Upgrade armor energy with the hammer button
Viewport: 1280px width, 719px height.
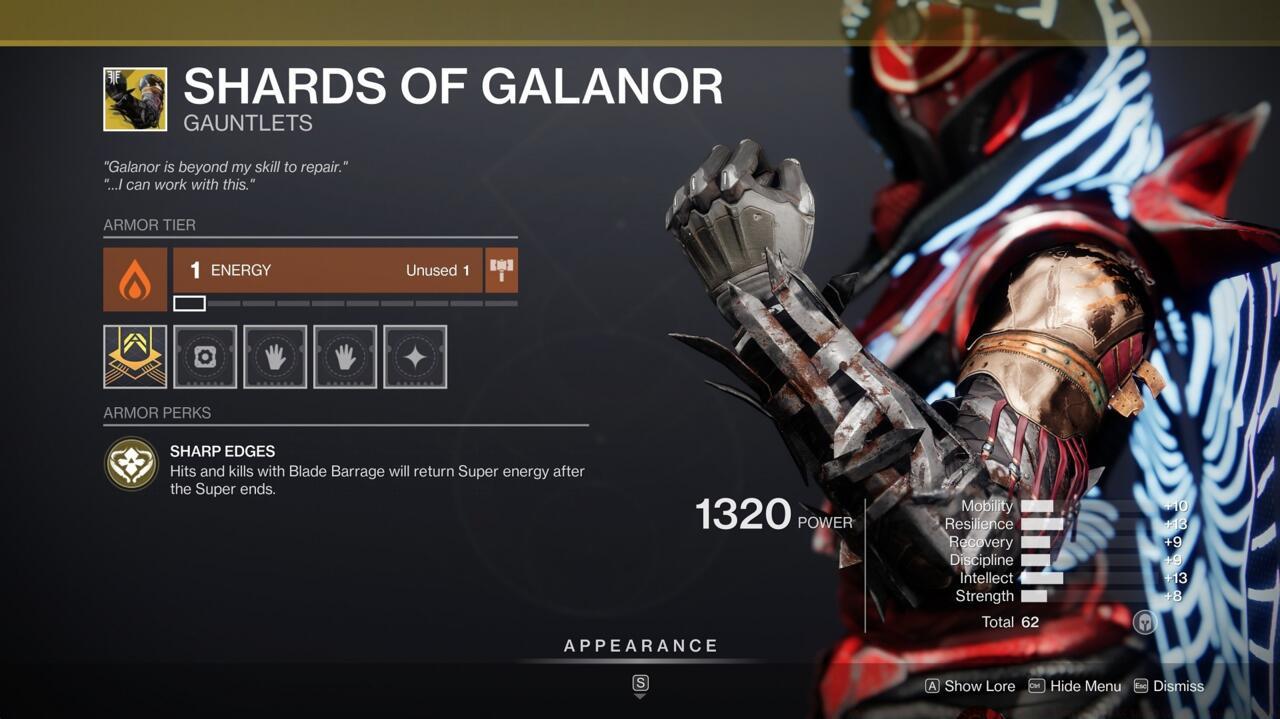tap(501, 270)
